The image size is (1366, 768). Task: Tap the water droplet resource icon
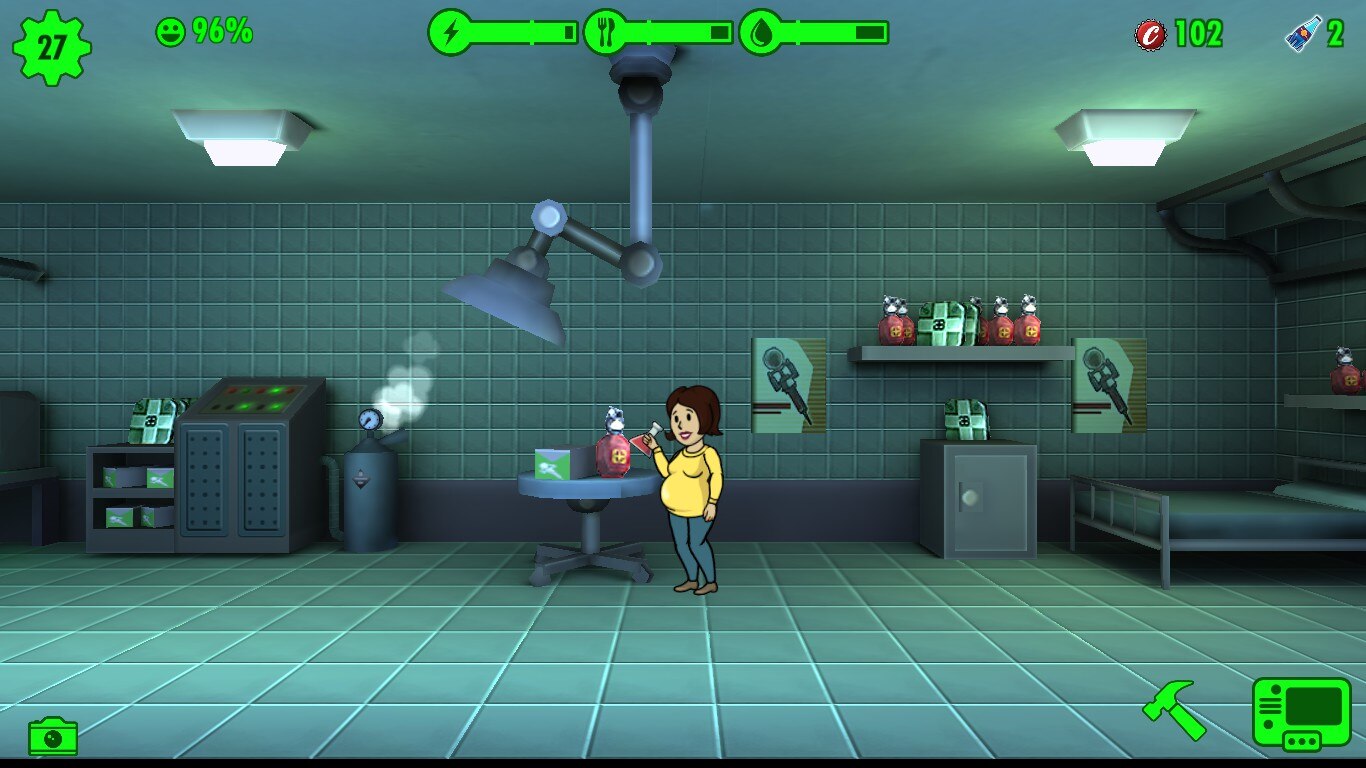761,33
